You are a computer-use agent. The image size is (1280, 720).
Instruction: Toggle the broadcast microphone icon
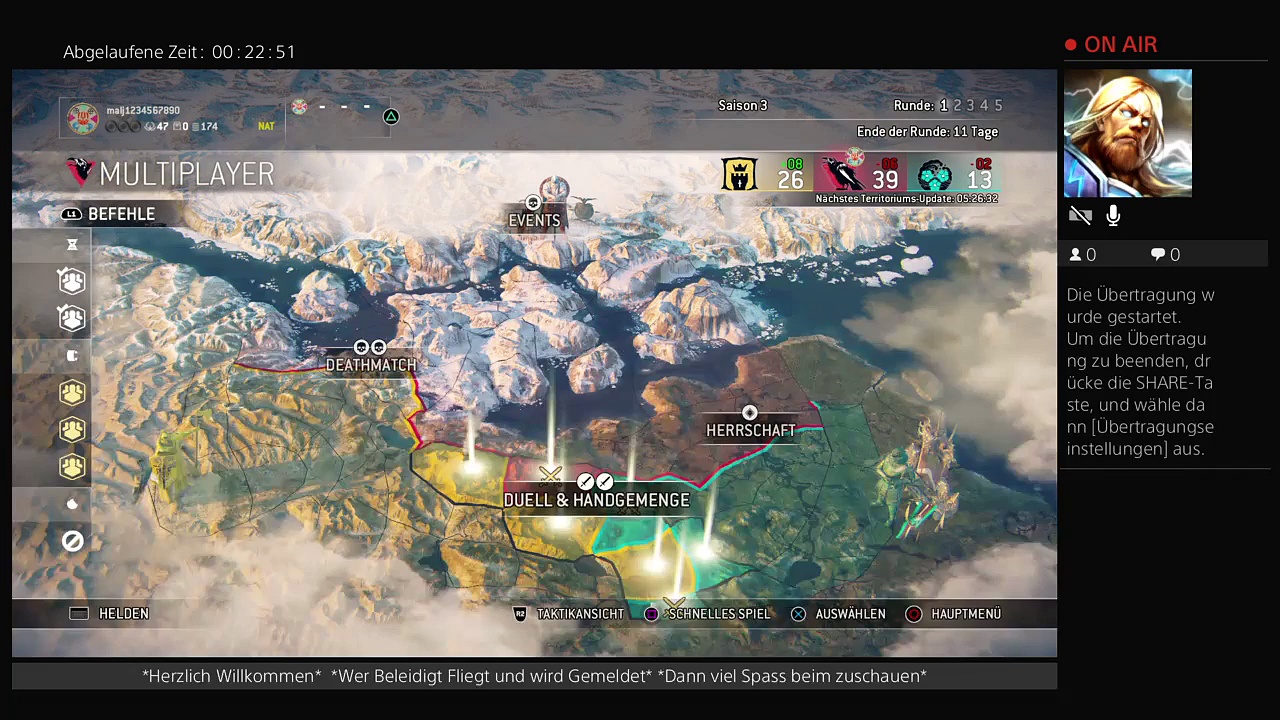click(1113, 216)
